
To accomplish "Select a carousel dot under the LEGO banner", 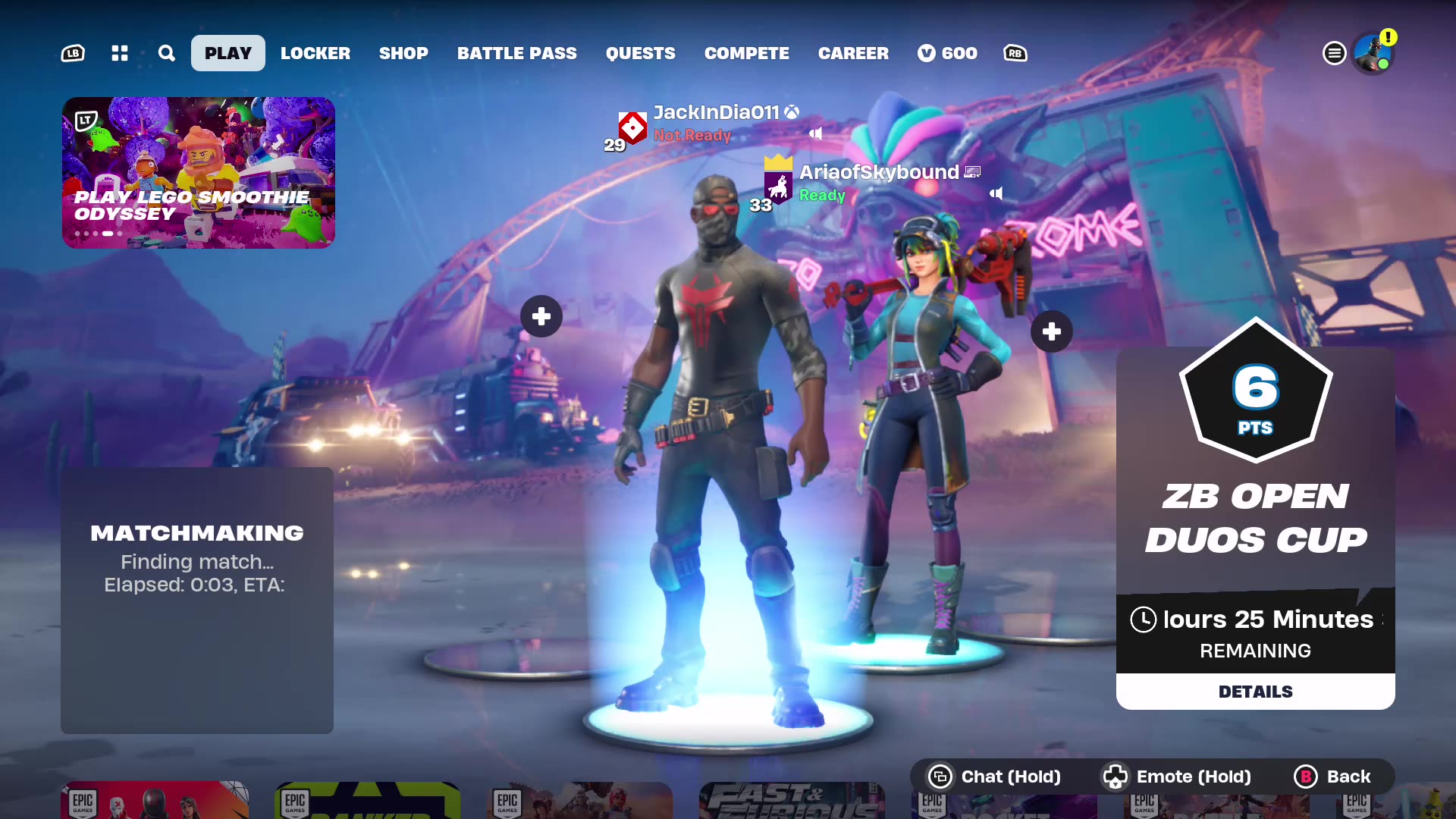I will (x=106, y=234).
